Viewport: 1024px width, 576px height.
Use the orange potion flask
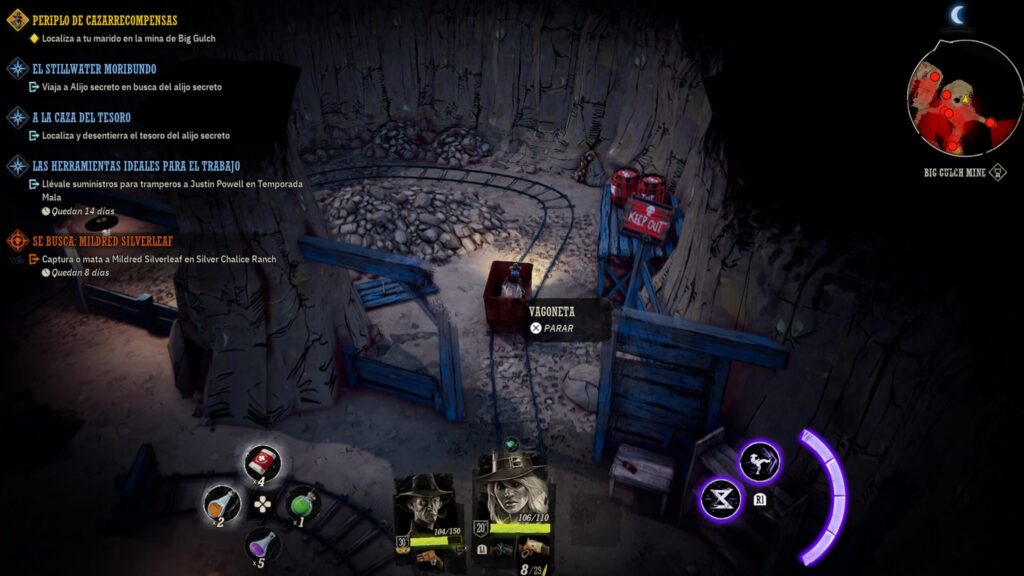221,502
